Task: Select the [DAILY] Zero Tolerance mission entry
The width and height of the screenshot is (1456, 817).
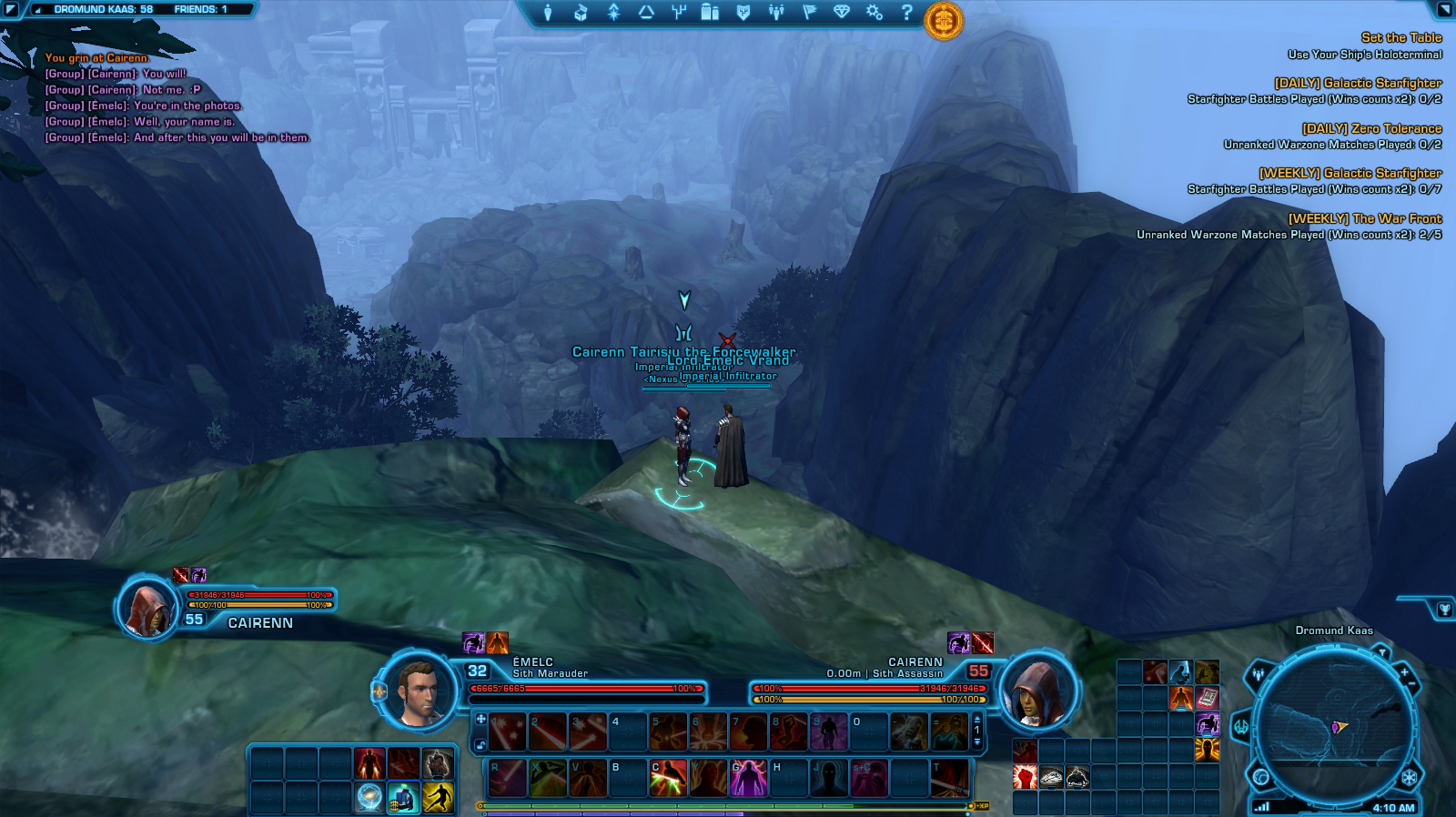Action: click(1371, 128)
